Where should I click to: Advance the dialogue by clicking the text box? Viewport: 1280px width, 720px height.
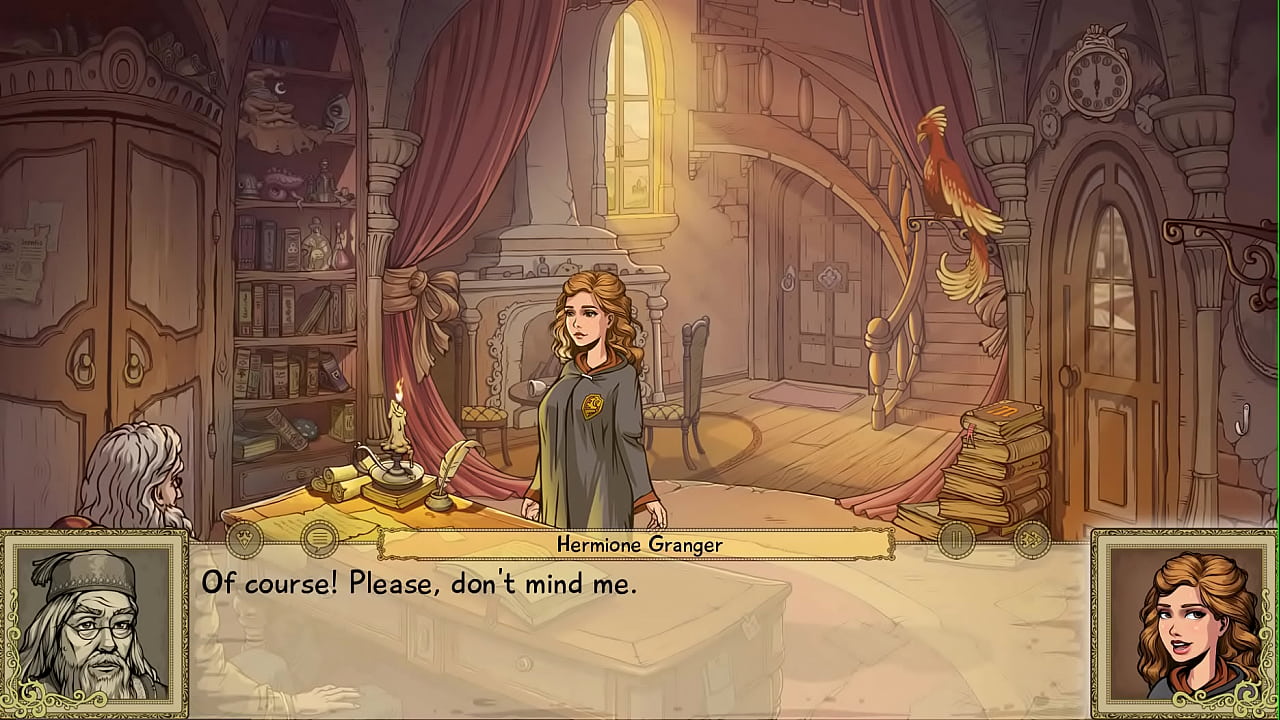click(x=640, y=640)
